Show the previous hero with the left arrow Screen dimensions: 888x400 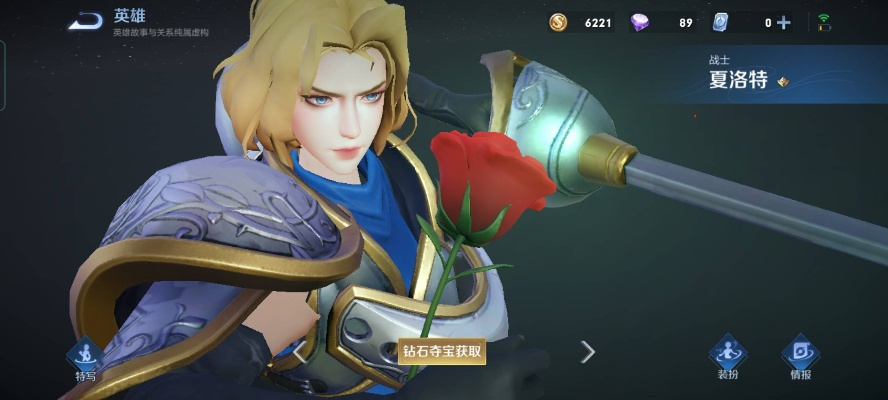(x=299, y=351)
